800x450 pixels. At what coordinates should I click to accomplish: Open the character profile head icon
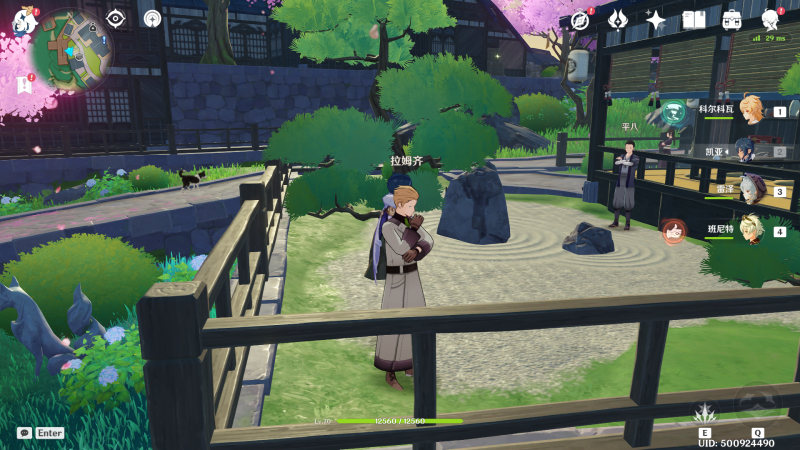click(770, 20)
